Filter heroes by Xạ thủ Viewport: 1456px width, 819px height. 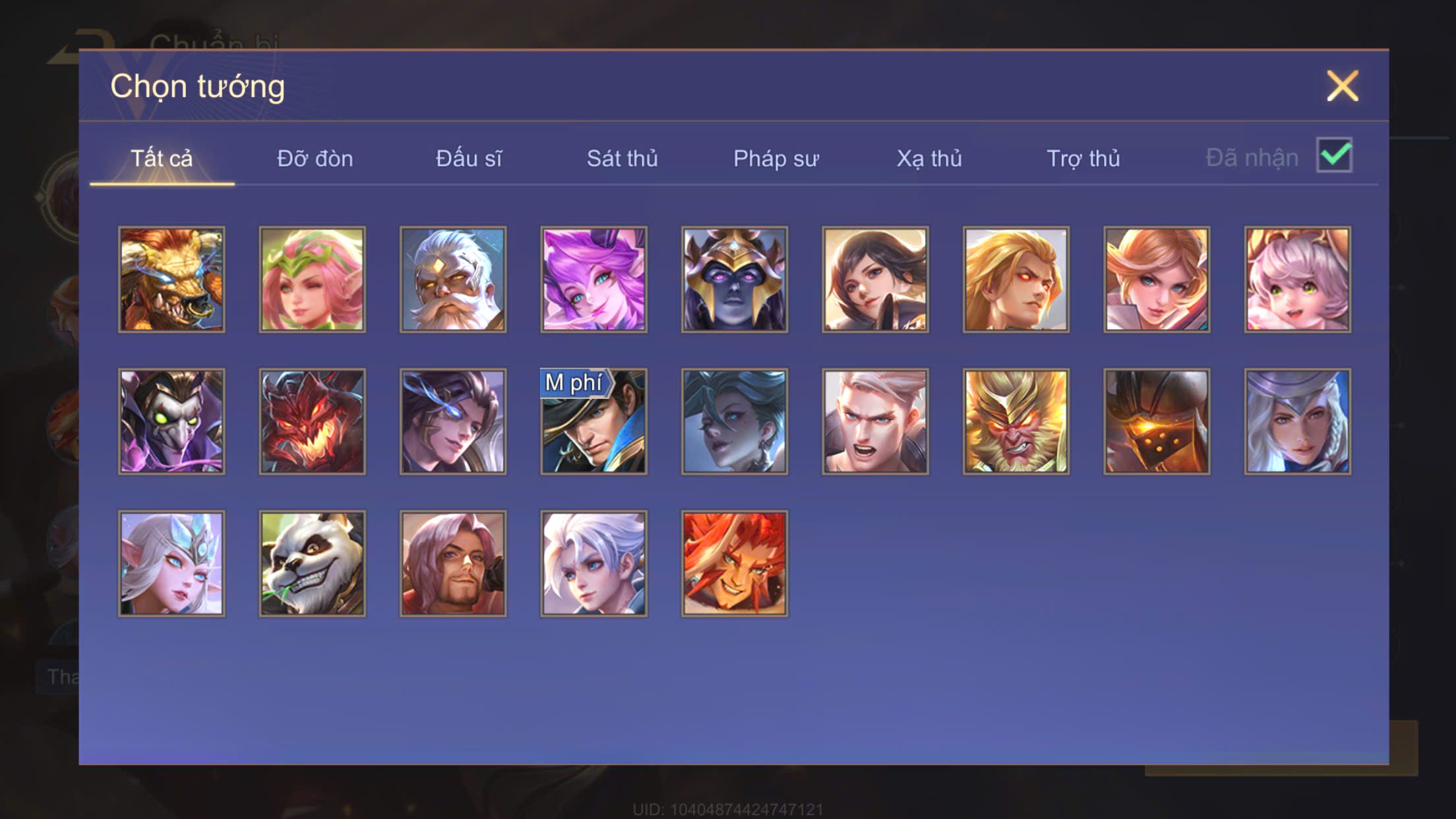tap(928, 159)
